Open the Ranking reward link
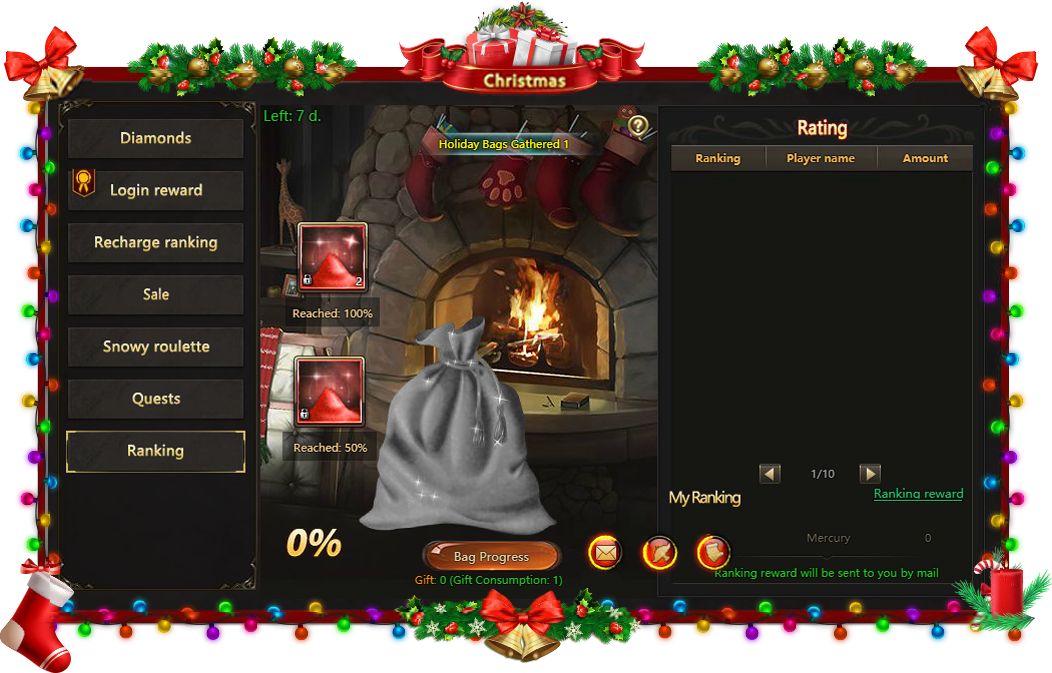This screenshot has height=673, width=1052. pos(918,494)
